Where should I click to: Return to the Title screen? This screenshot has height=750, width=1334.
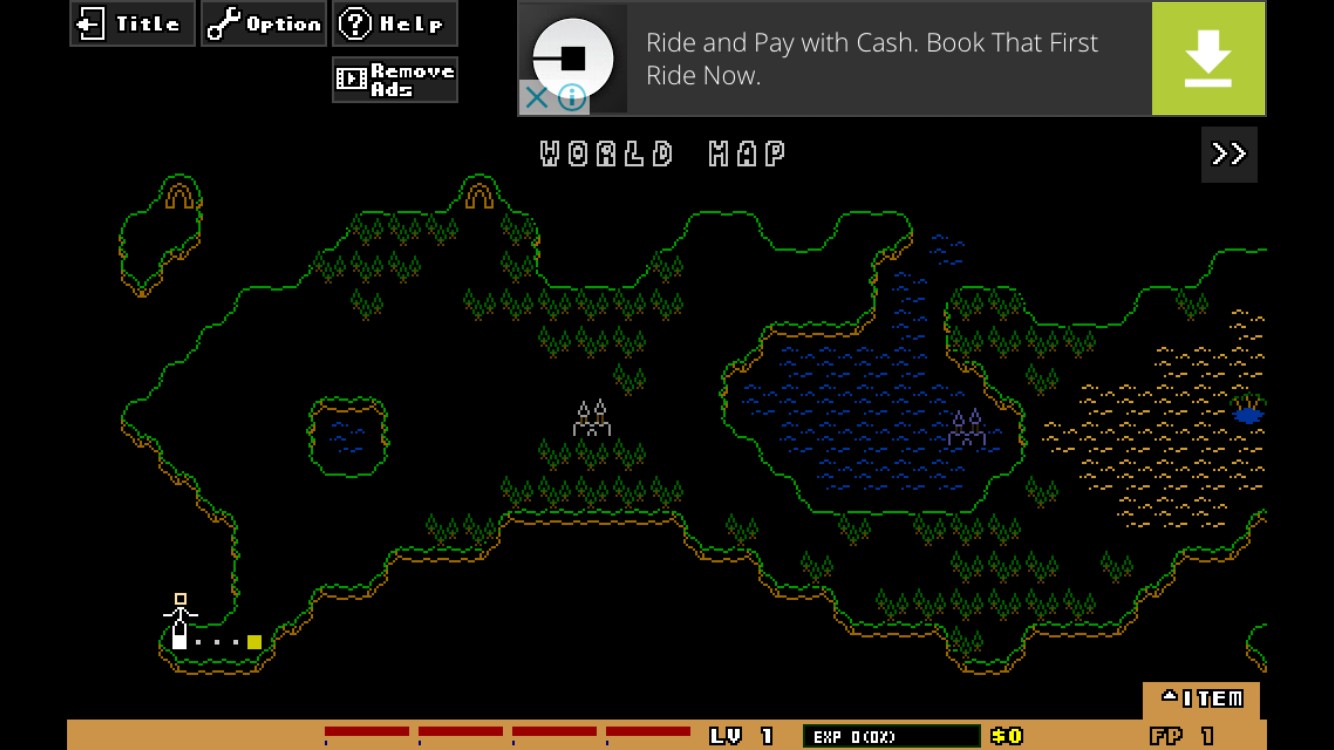pyautogui.click(x=132, y=24)
